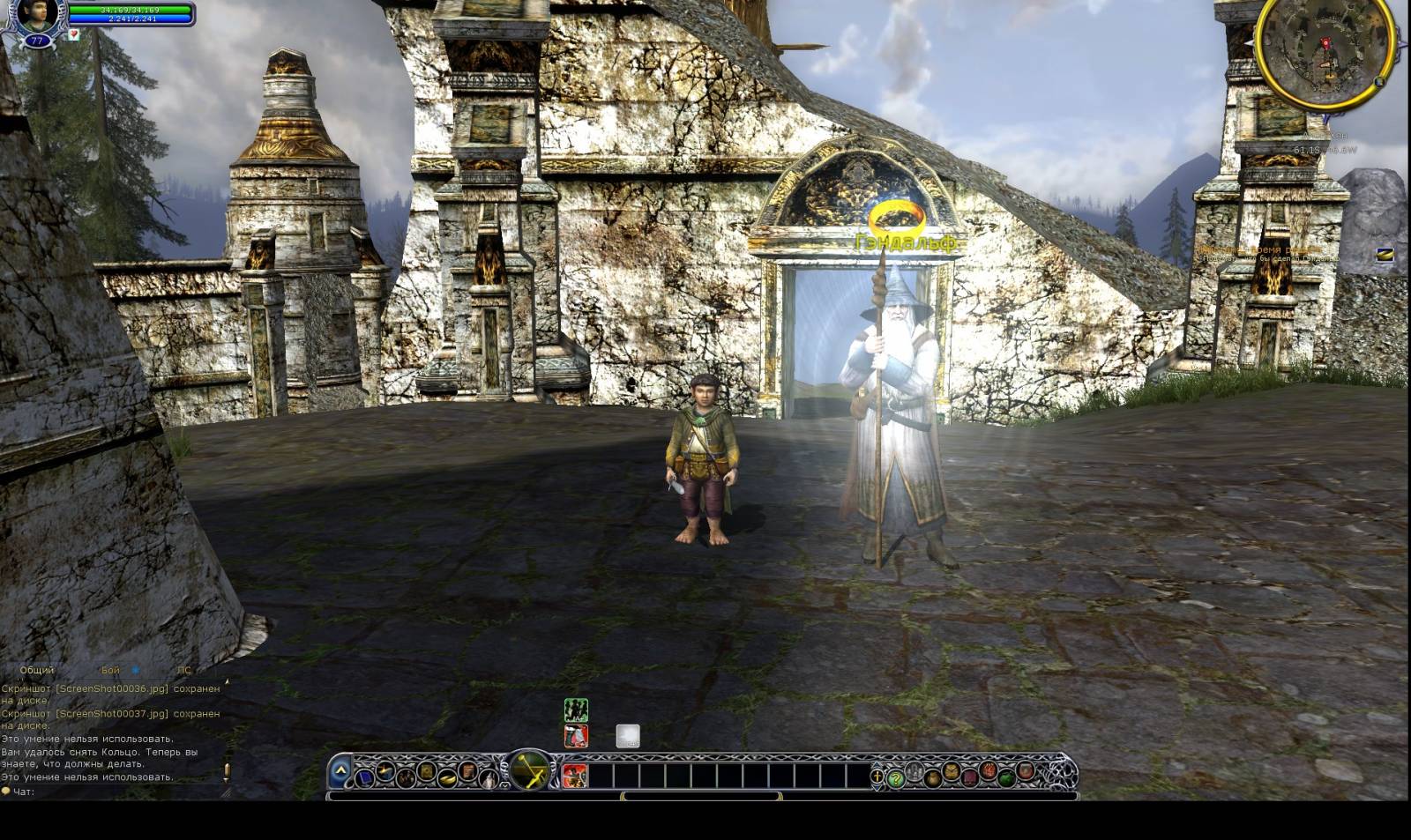Click the grey square icon above hotbar
This screenshot has width=1411, height=840.
coord(627,736)
